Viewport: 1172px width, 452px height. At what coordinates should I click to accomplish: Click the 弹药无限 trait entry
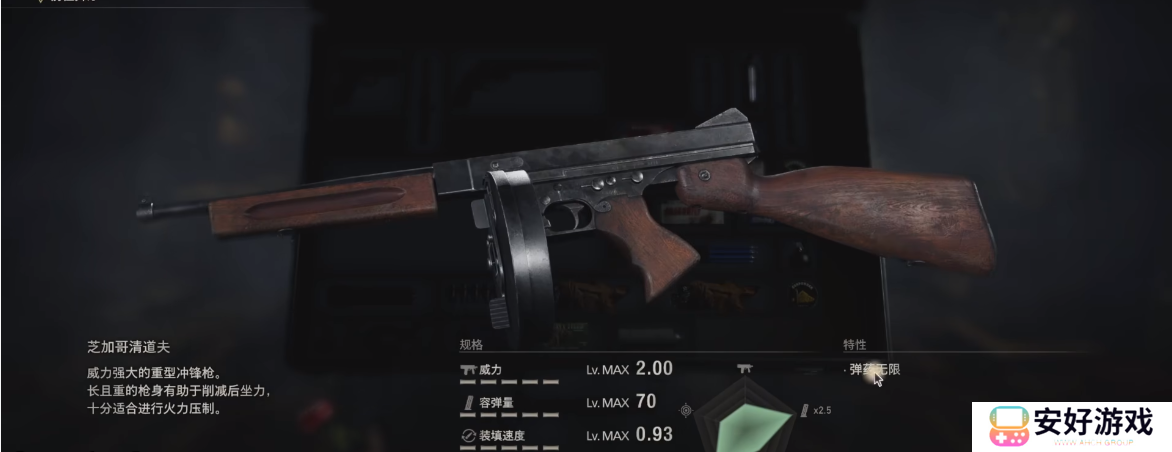[875, 370]
